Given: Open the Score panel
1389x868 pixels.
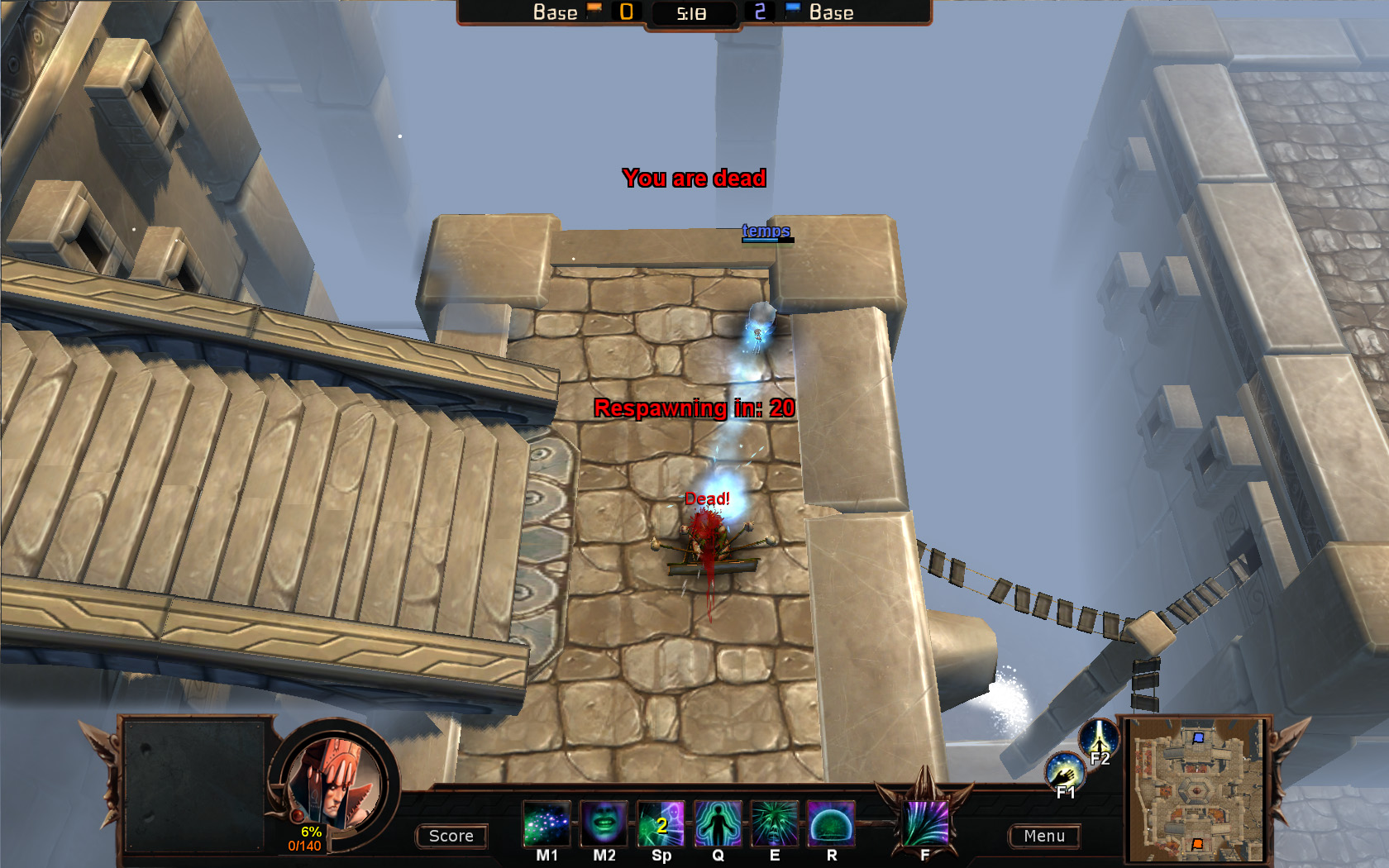Looking at the screenshot, I should point(451,836).
